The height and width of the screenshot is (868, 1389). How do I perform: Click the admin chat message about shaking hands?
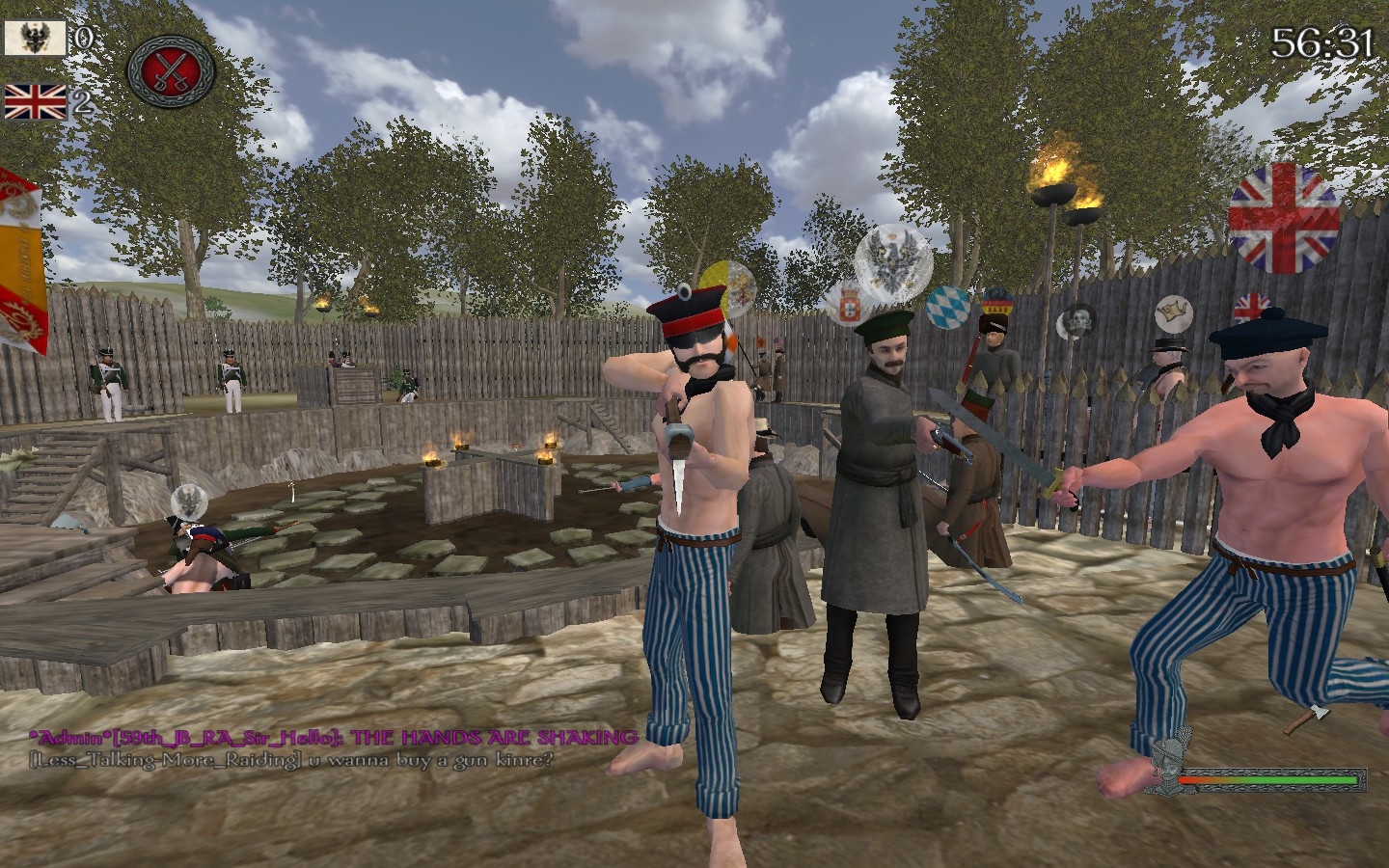pyautogui.click(x=333, y=738)
